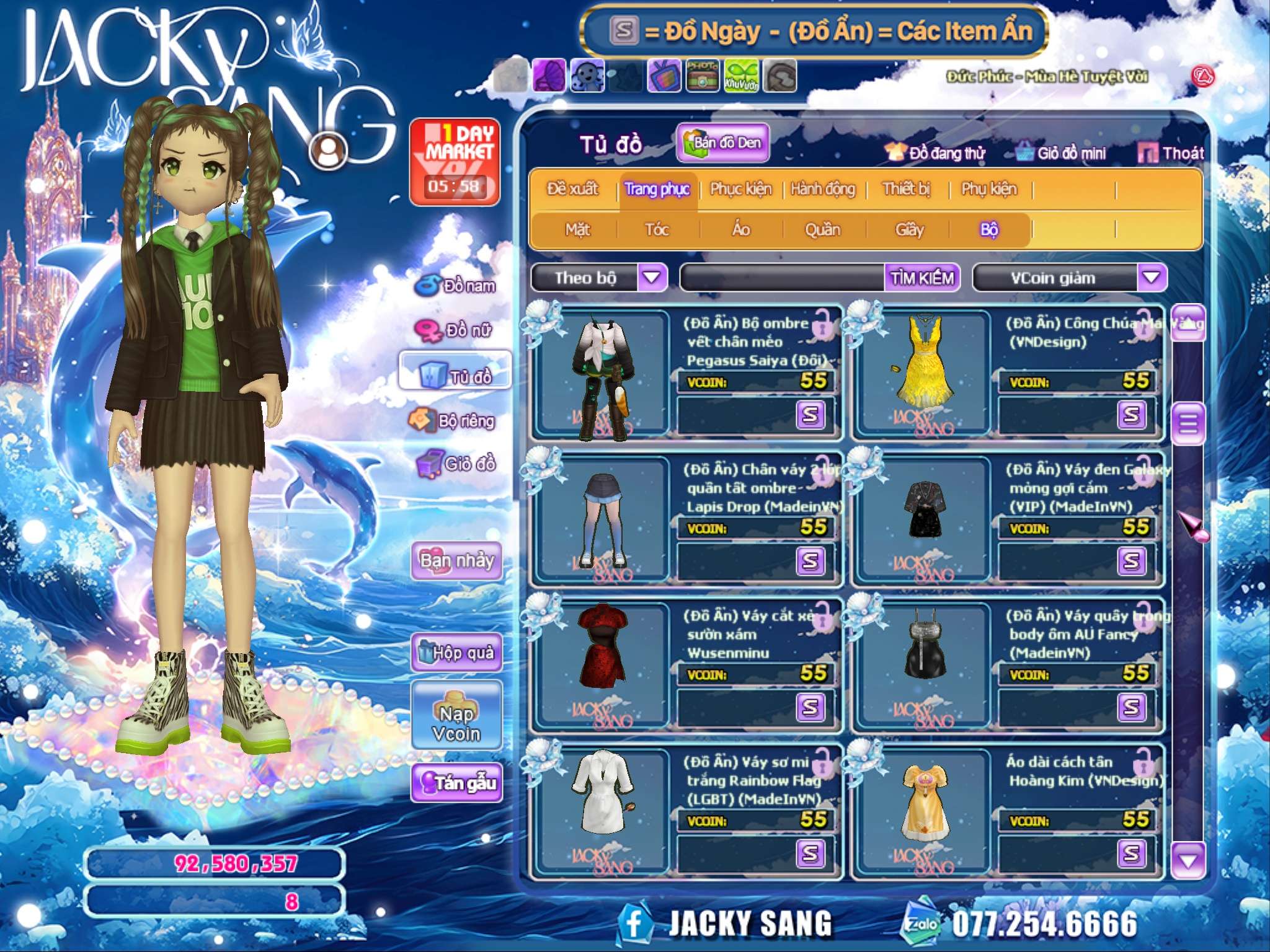Click the TÌM KIẾM search button
Screen dimensions: 1270x952
click(x=922, y=278)
